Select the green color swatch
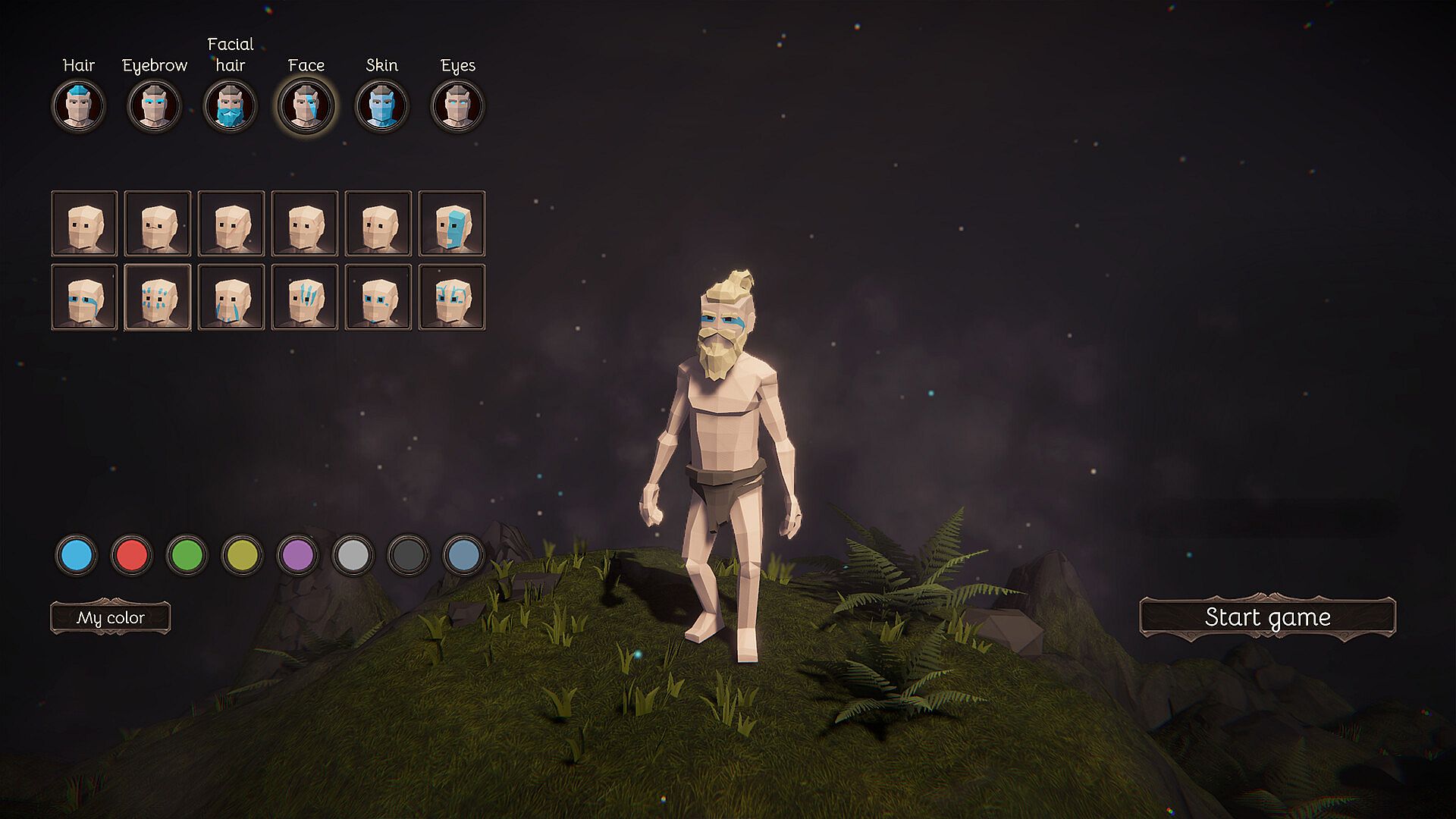 (x=187, y=555)
